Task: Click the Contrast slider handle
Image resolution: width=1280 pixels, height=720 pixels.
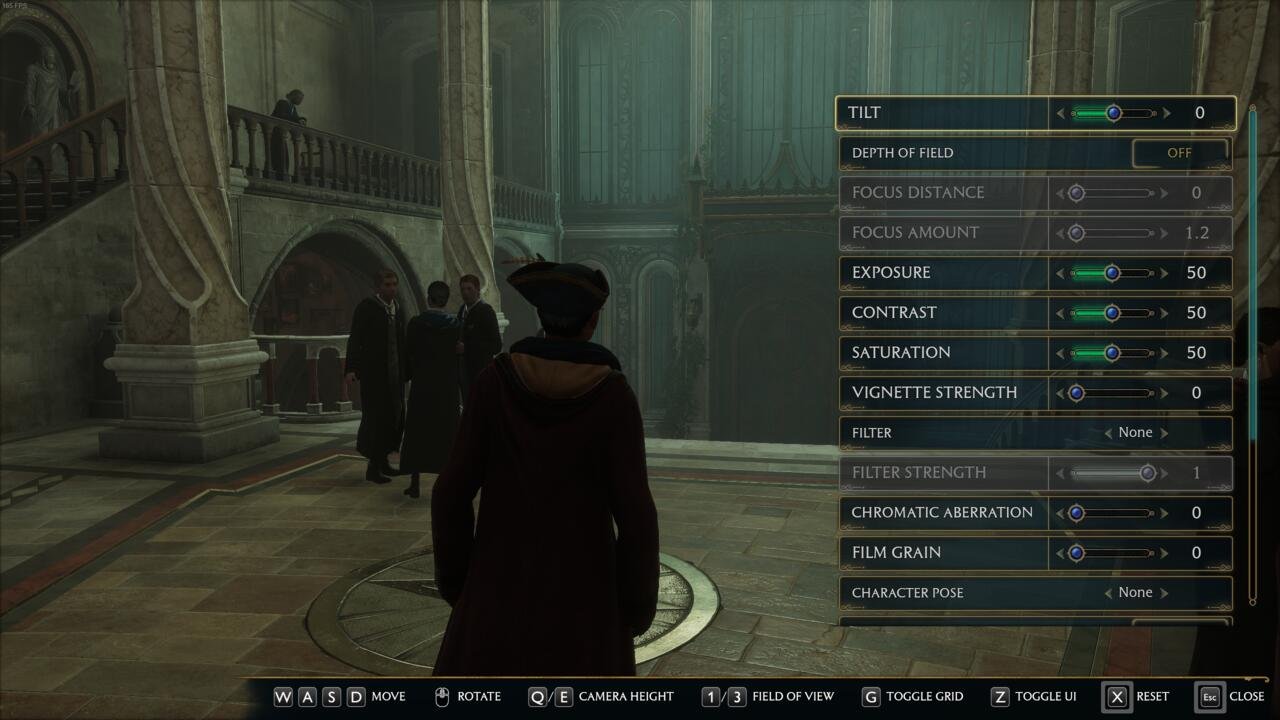Action: point(1112,313)
